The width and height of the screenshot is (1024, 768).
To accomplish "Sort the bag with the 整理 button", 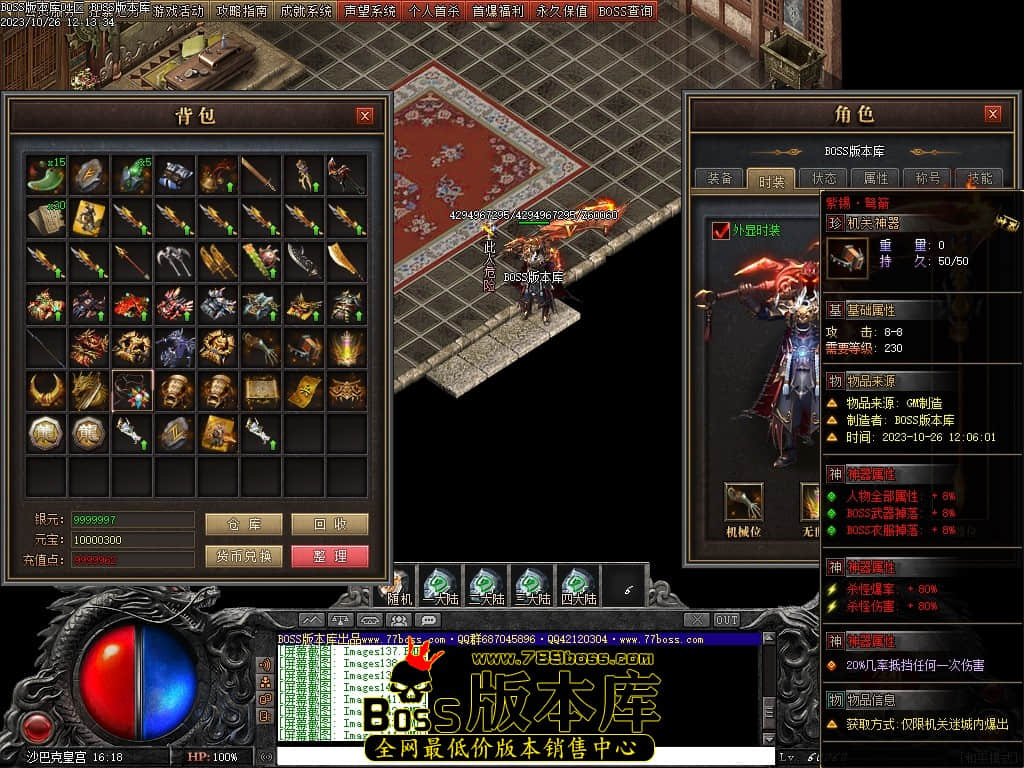I will pos(330,556).
